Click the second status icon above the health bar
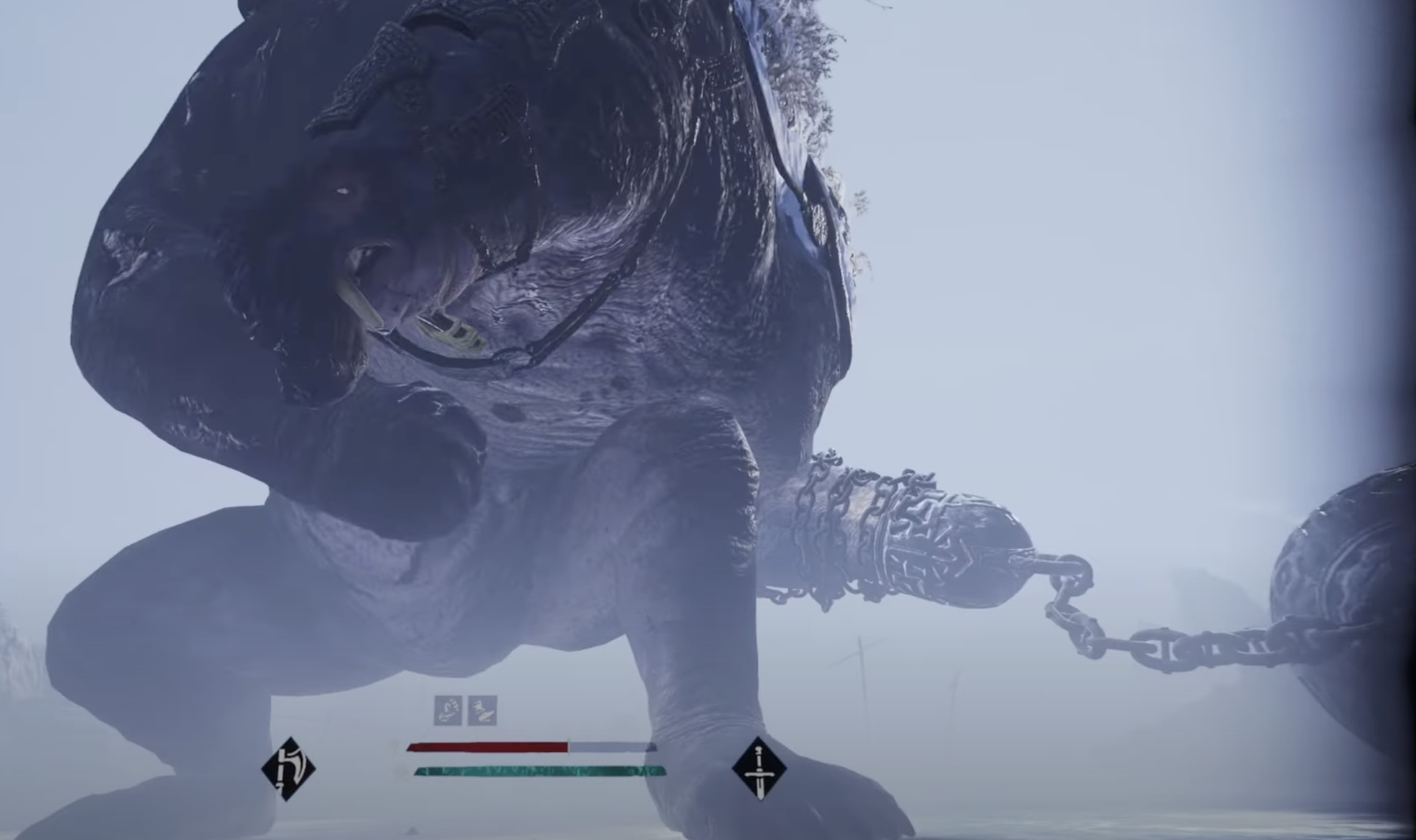 tap(482, 710)
